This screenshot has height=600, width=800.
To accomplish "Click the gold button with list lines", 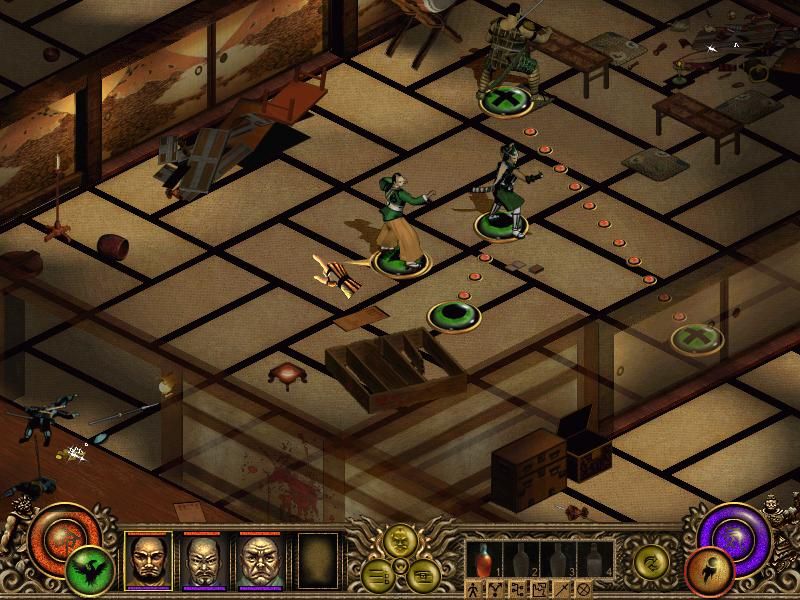I will tap(380, 574).
